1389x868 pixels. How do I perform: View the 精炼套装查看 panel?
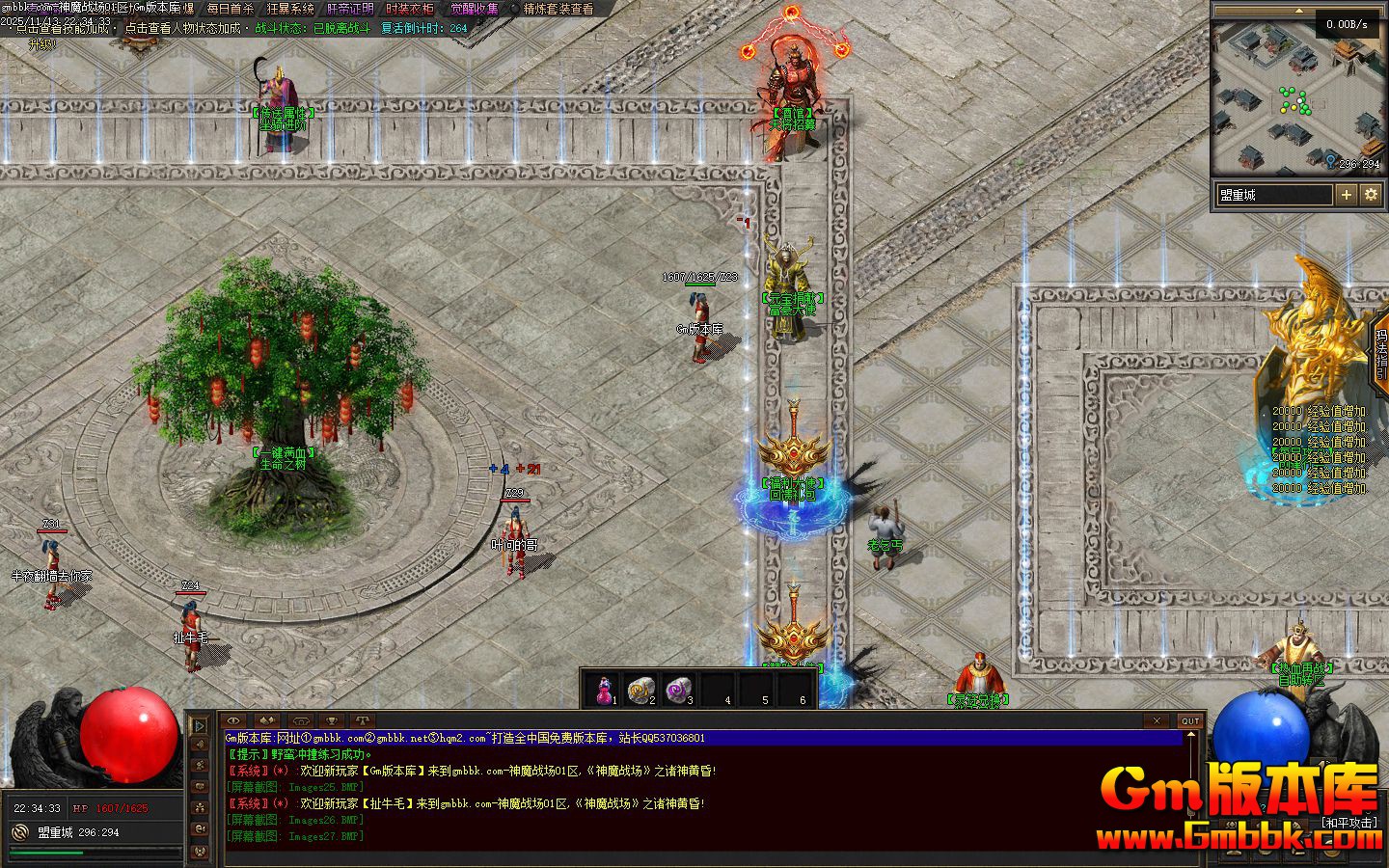click(558, 9)
